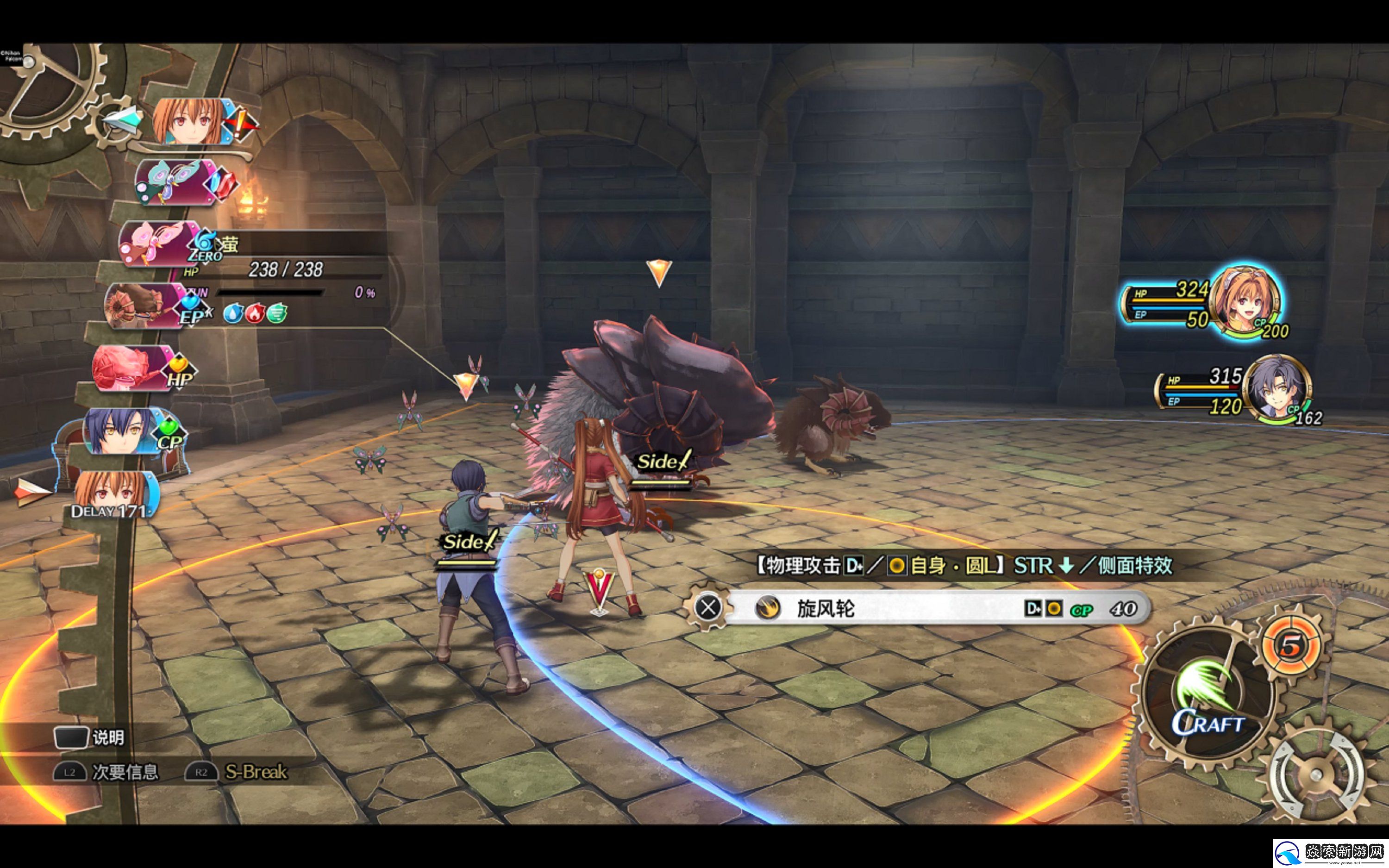Click Estelle's current-turn portrait atop the turn order
This screenshot has width=1389, height=868.
[x=190, y=121]
